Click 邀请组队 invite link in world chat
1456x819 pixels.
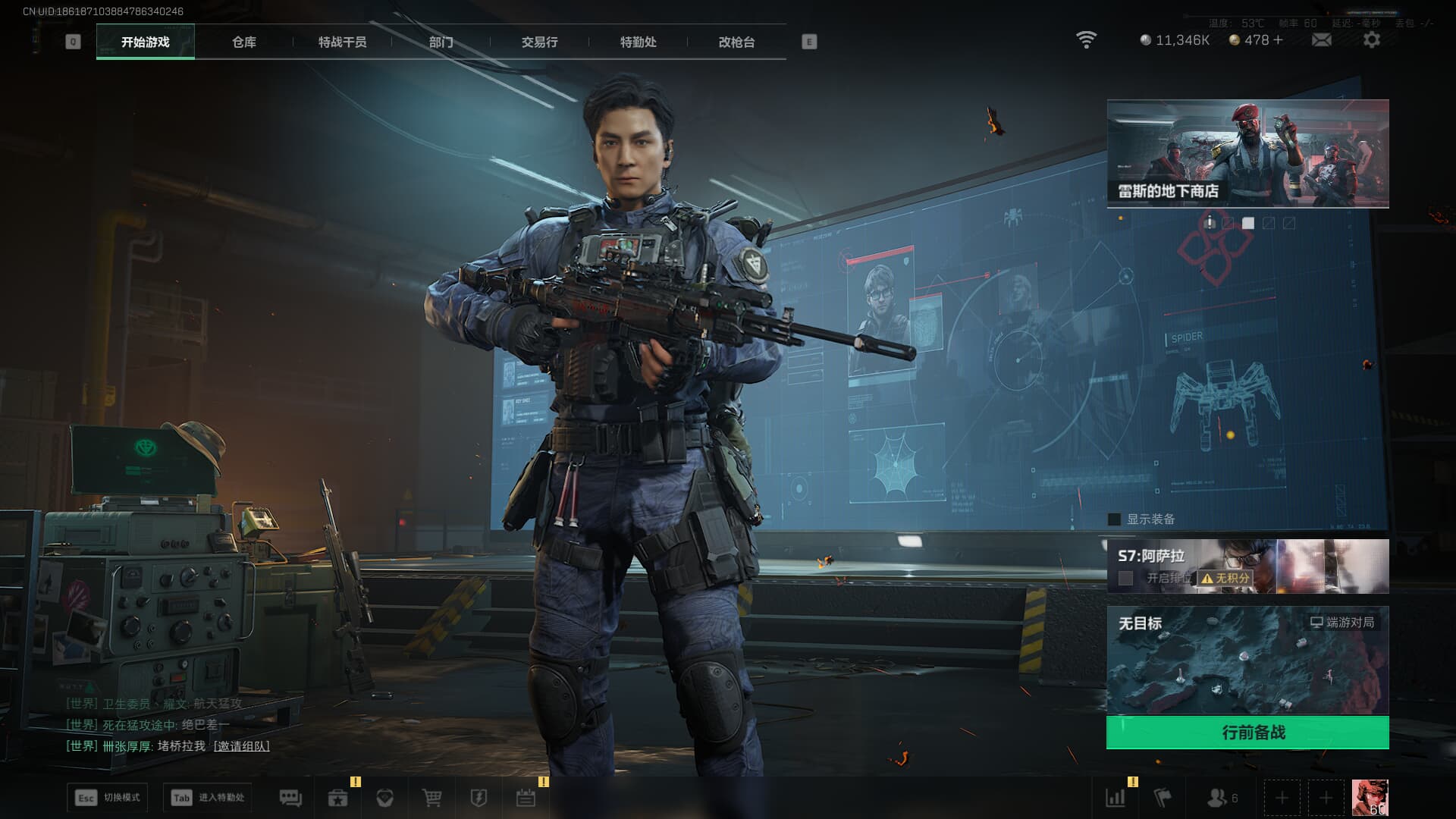[241, 746]
